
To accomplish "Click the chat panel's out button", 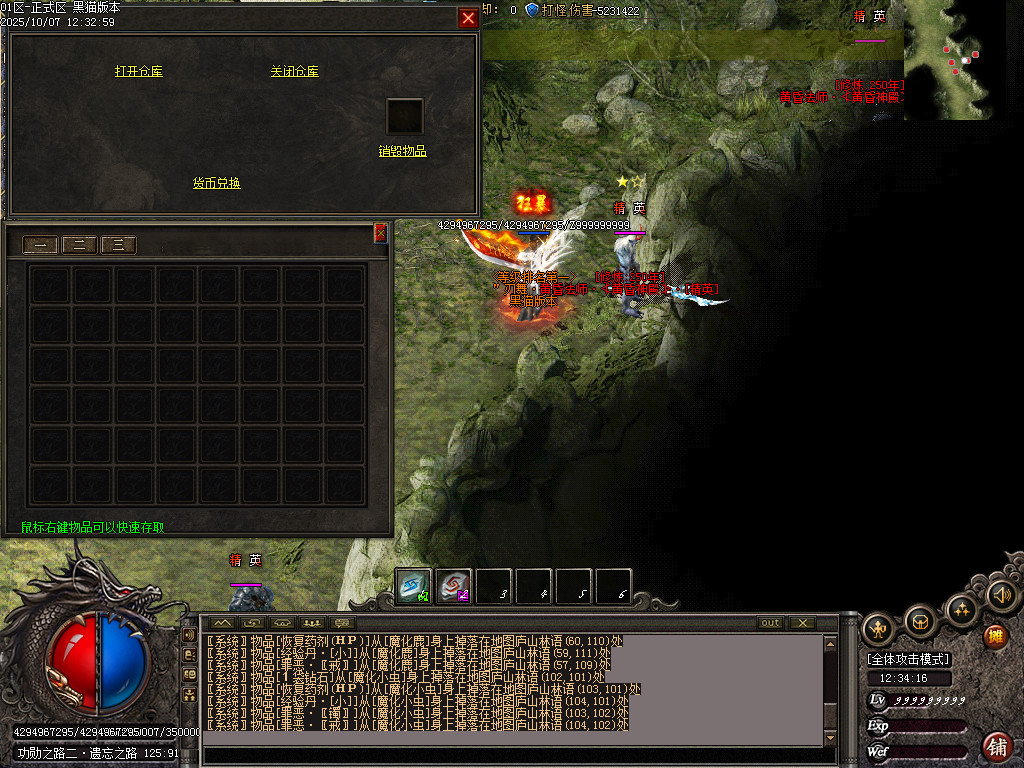I will tap(770, 623).
